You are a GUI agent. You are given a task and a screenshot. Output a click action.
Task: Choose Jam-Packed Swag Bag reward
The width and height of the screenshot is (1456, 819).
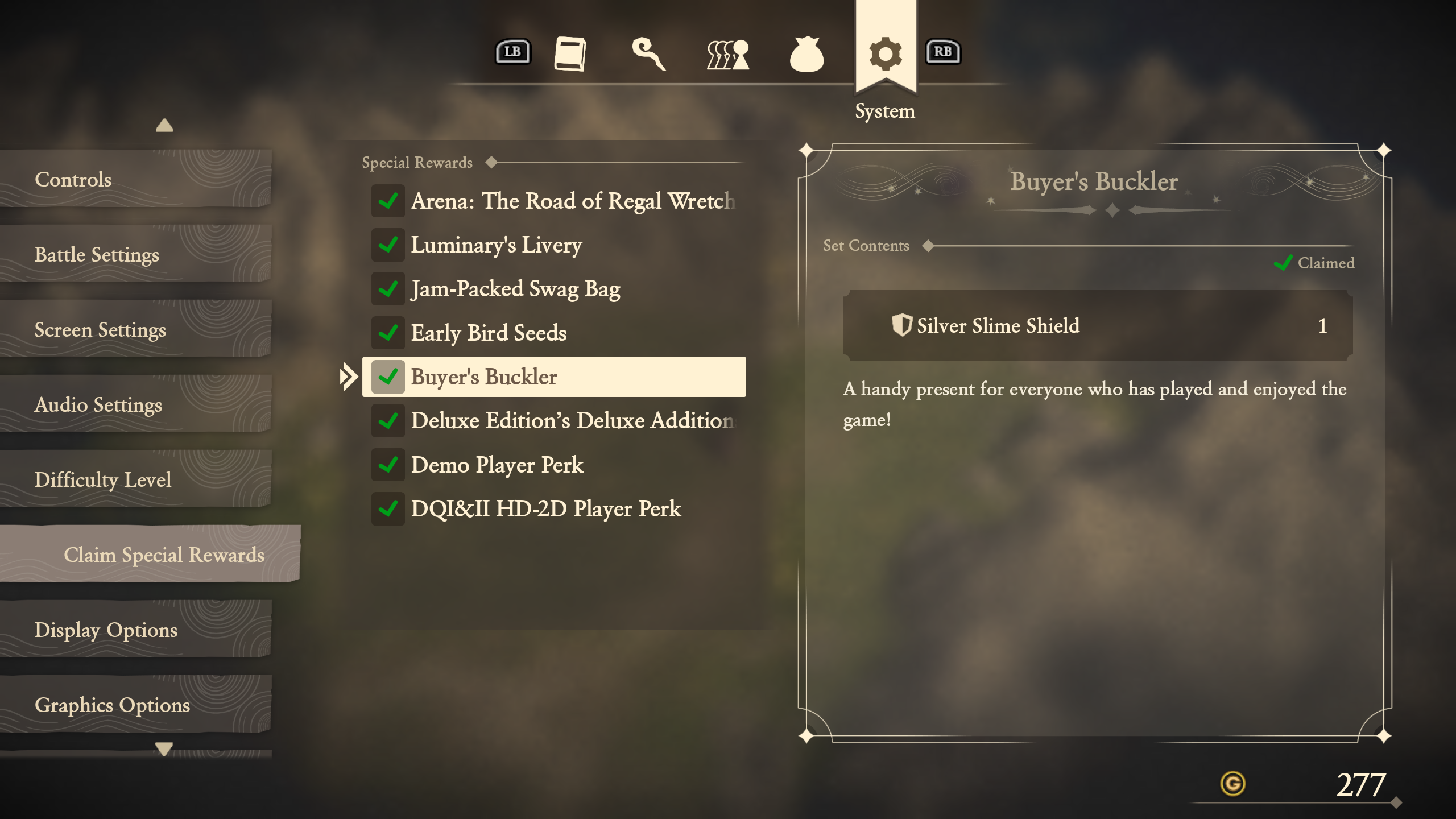(x=554, y=289)
